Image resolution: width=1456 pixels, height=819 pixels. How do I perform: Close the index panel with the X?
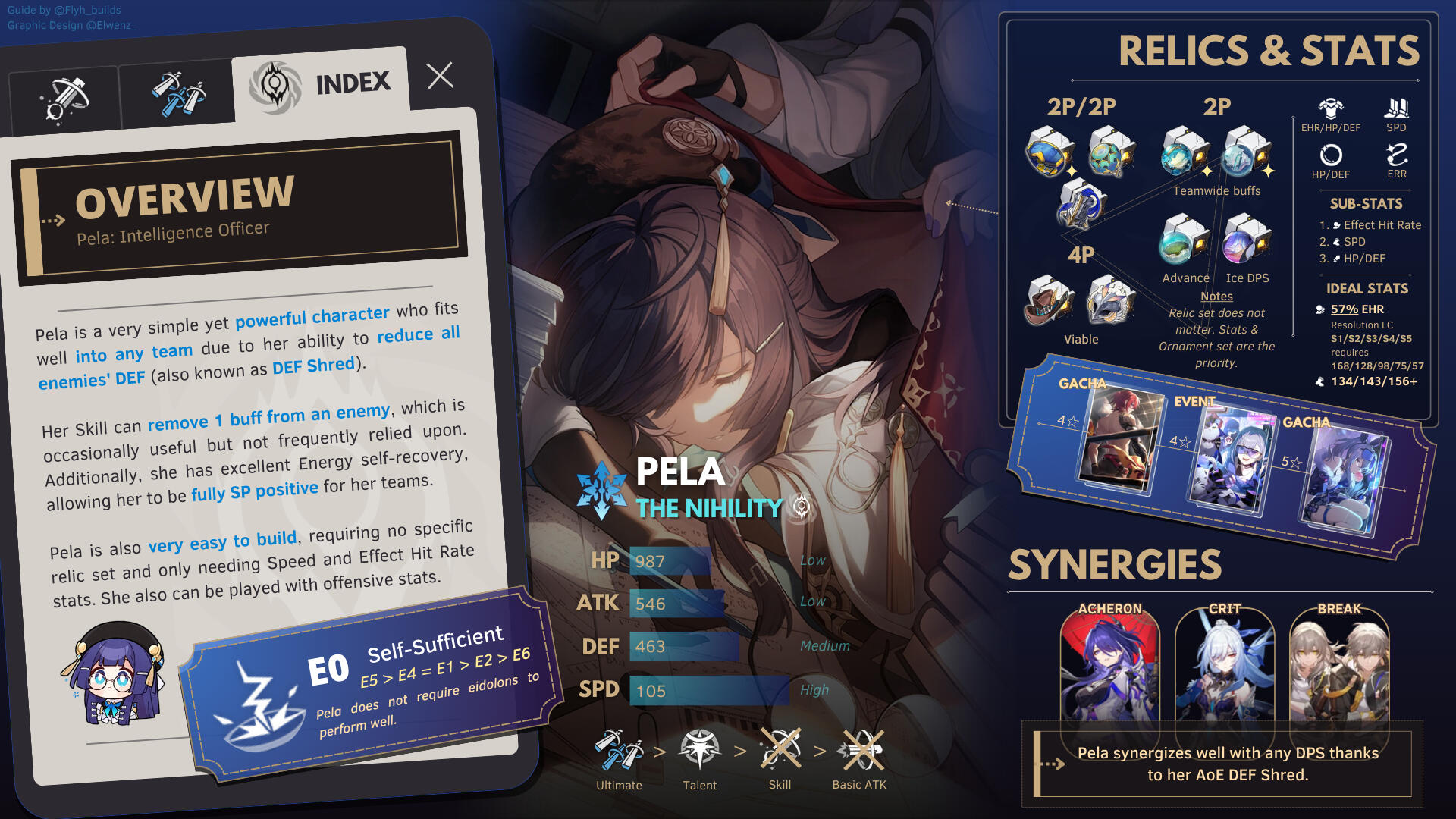click(x=440, y=76)
